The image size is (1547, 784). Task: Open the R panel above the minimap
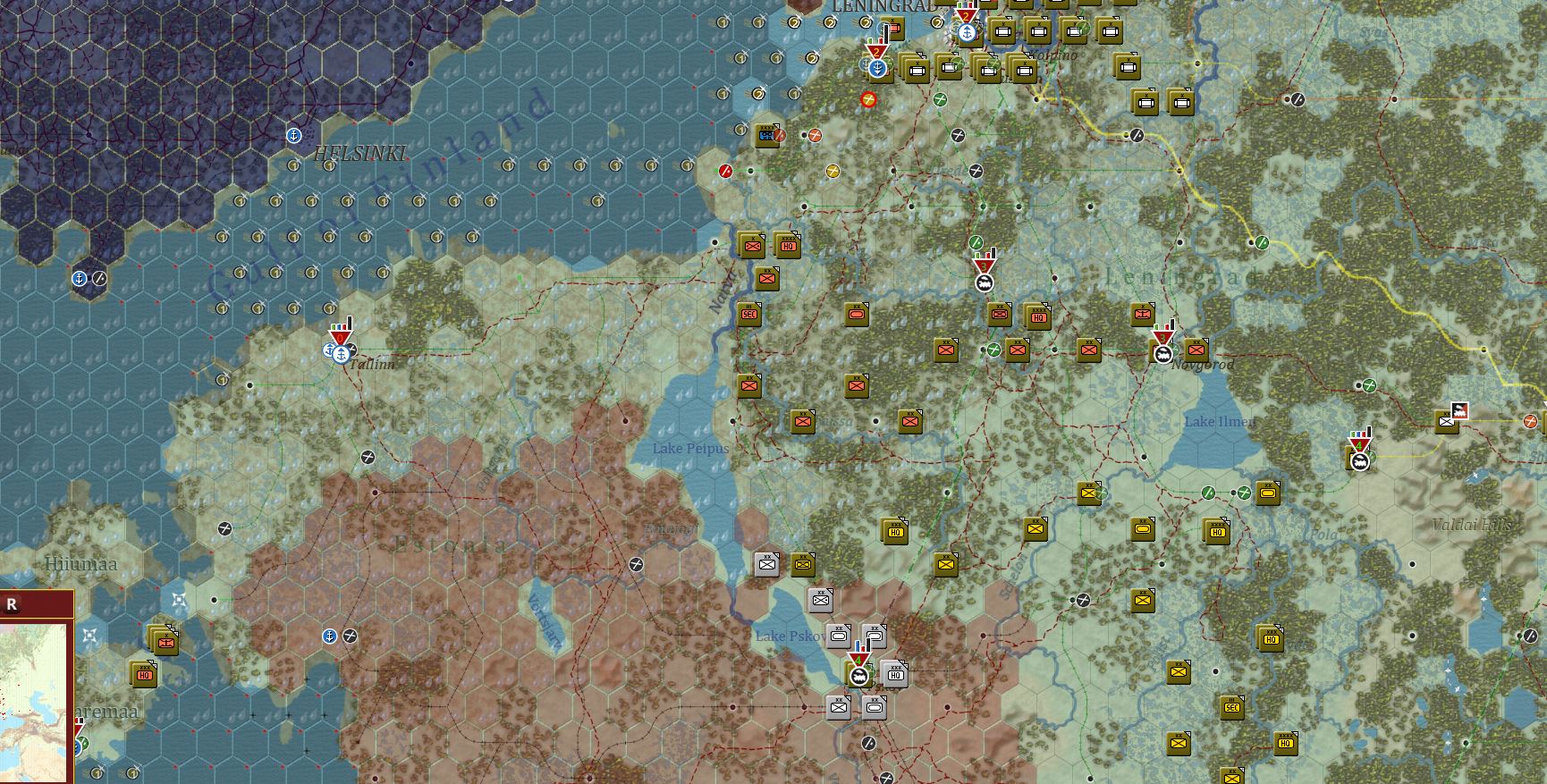click(13, 604)
